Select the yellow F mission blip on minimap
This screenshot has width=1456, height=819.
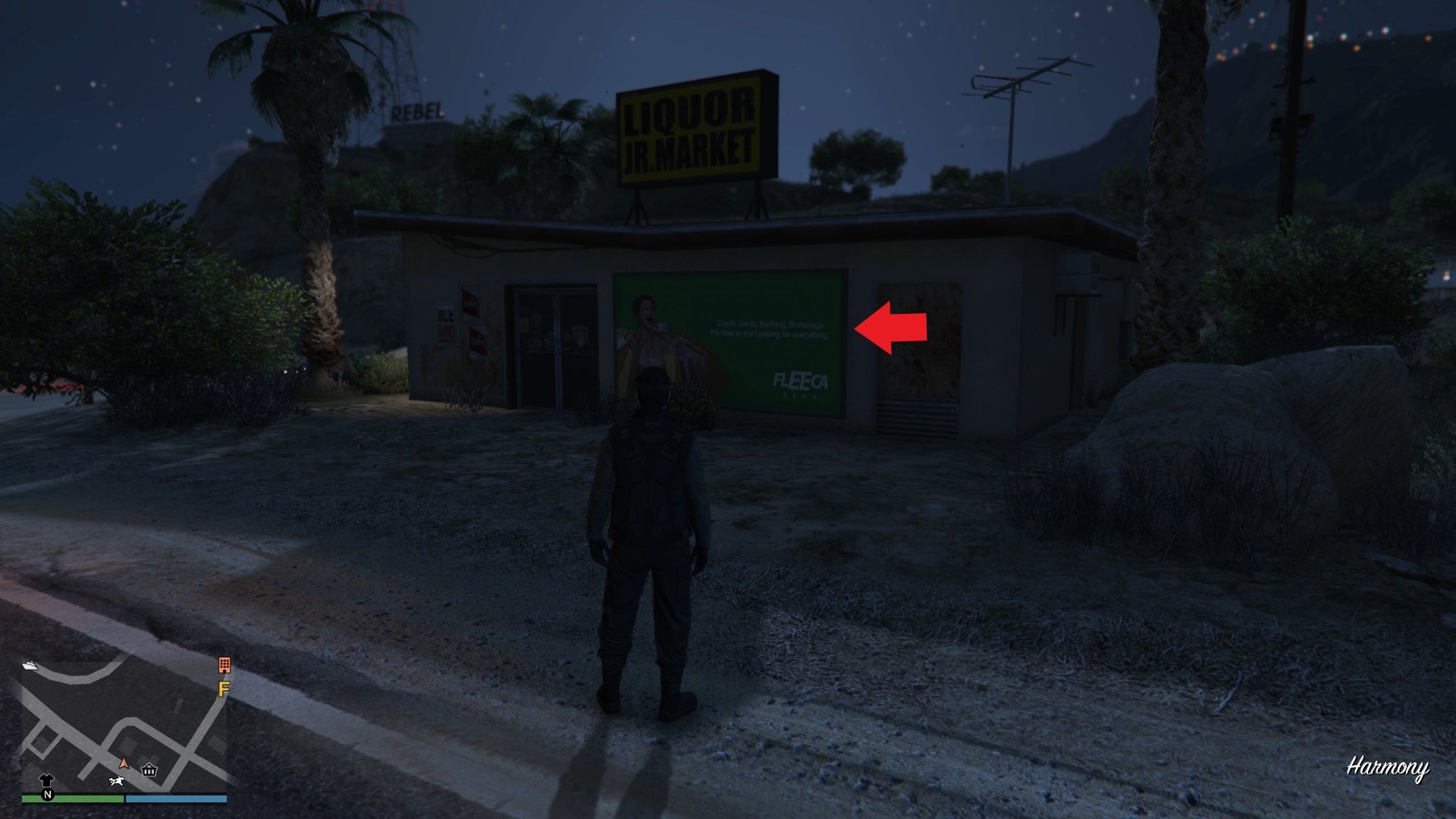tap(223, 689)
